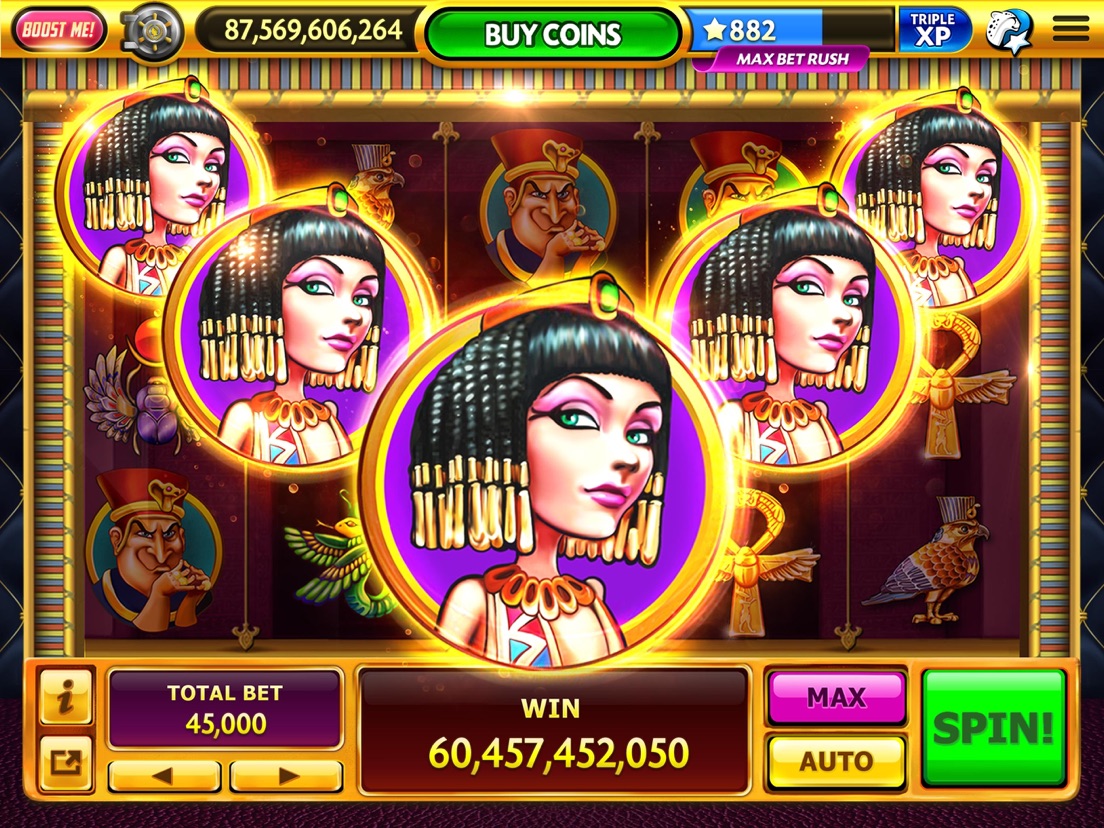Open the vault safe icon

coord(151,32)
